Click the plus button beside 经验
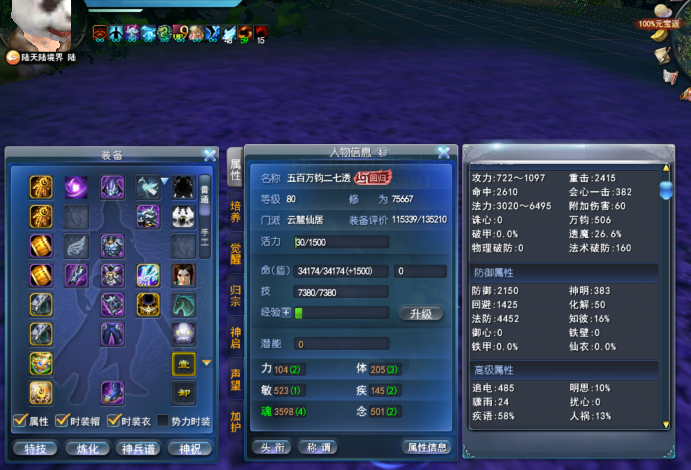This screenshot has height=470, width=691. (285, 313)
